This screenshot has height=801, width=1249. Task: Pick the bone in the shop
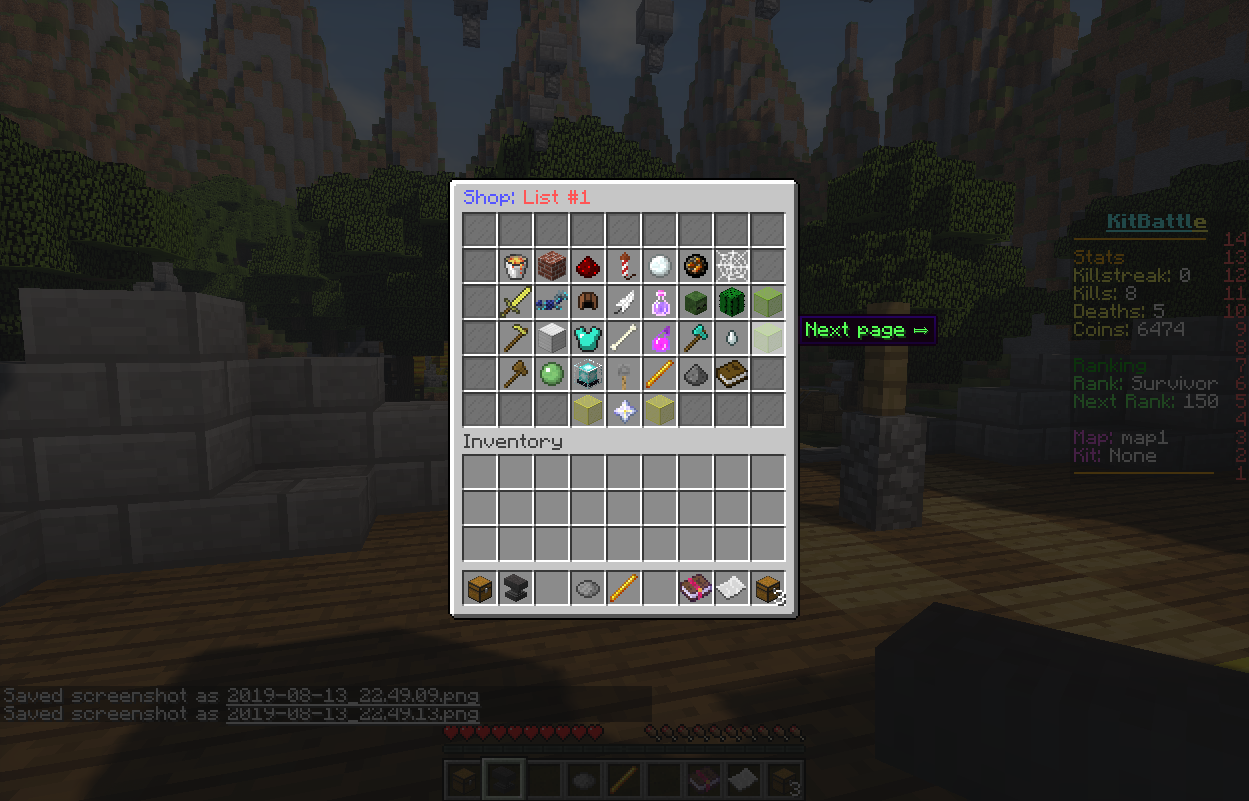point(624,338)
